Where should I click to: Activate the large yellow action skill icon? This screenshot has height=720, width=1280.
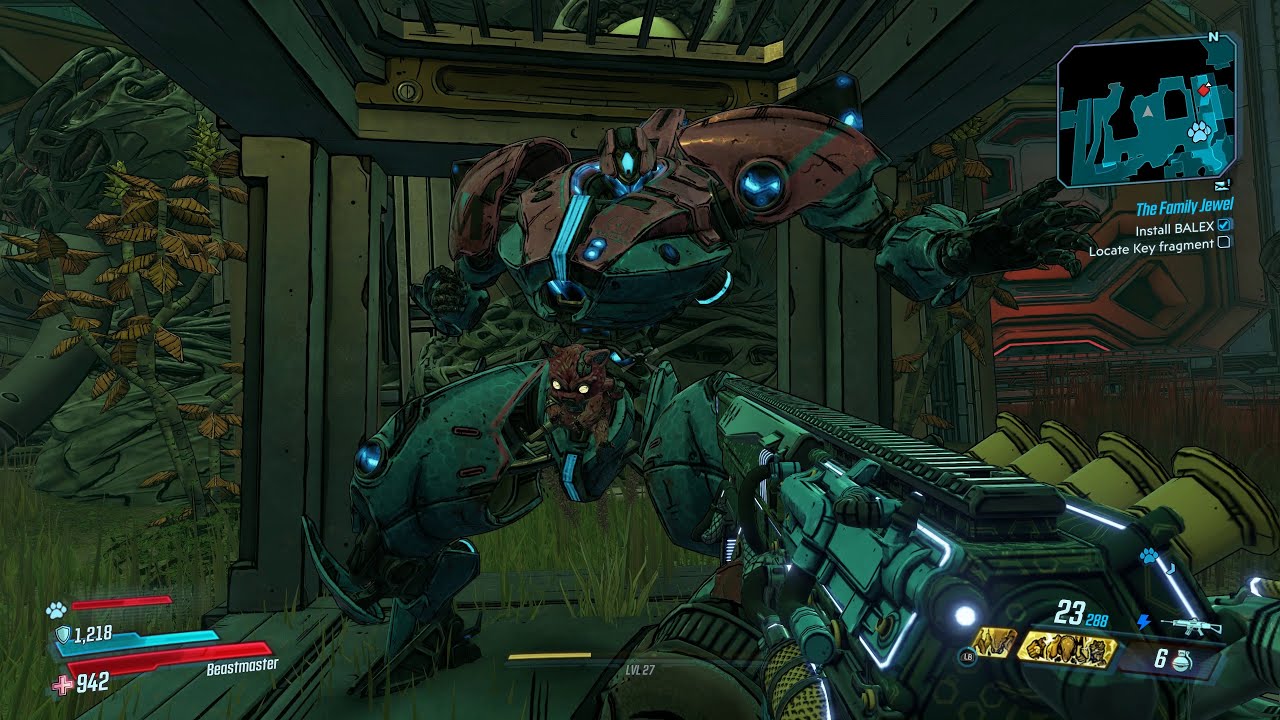1066,649
